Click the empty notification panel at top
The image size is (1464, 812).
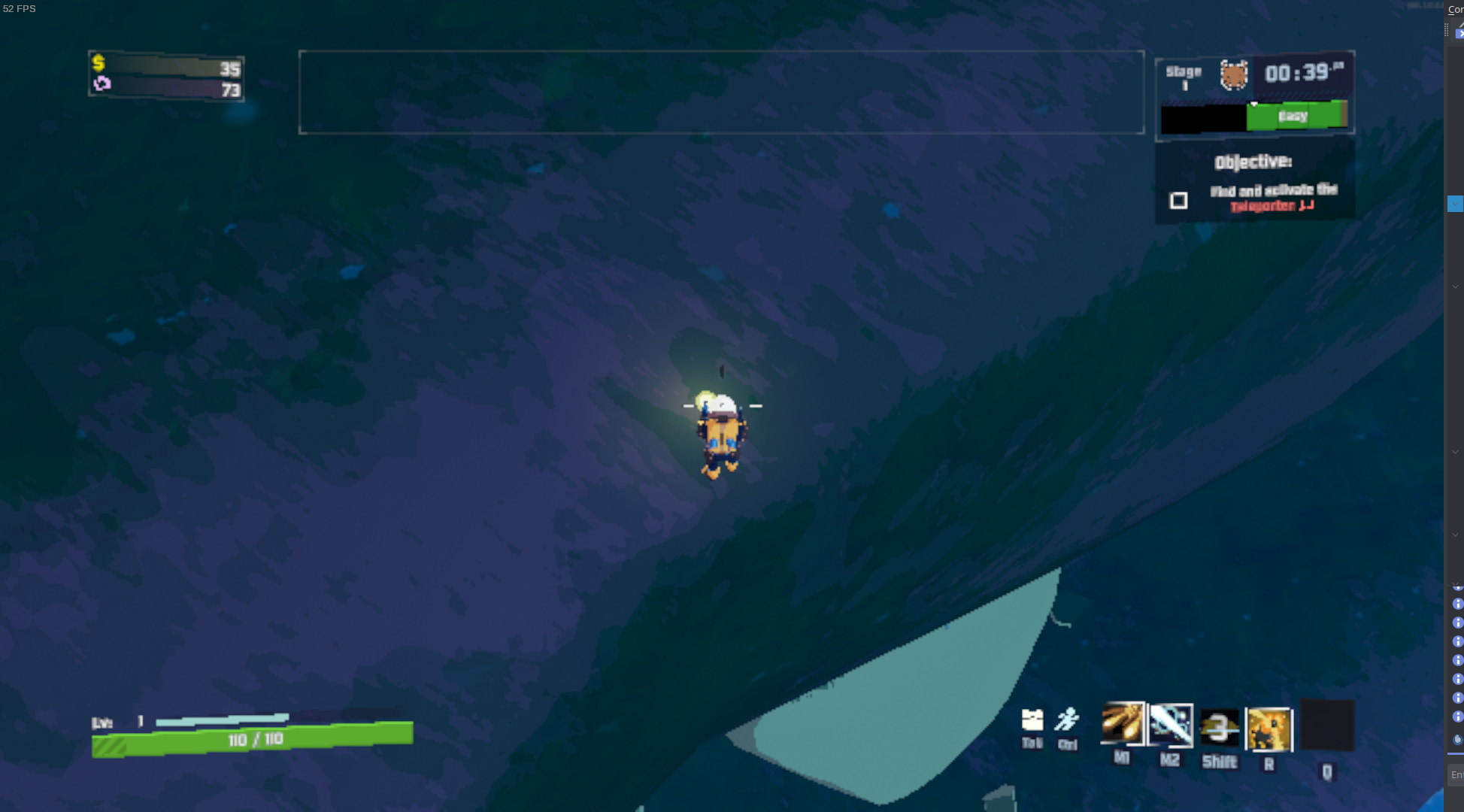[x=721, y=92]
